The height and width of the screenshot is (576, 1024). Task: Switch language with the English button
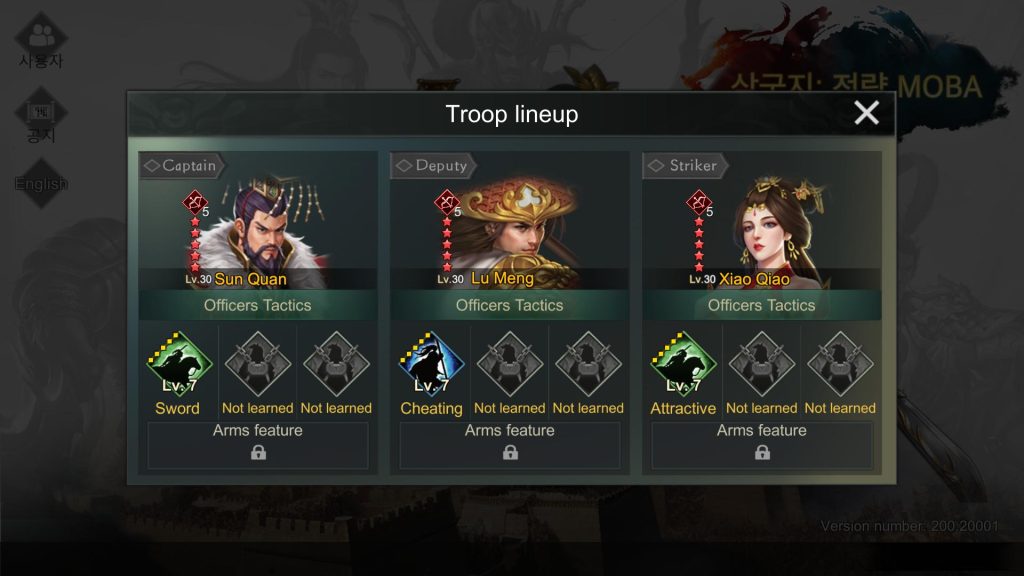tap(41, 183)
